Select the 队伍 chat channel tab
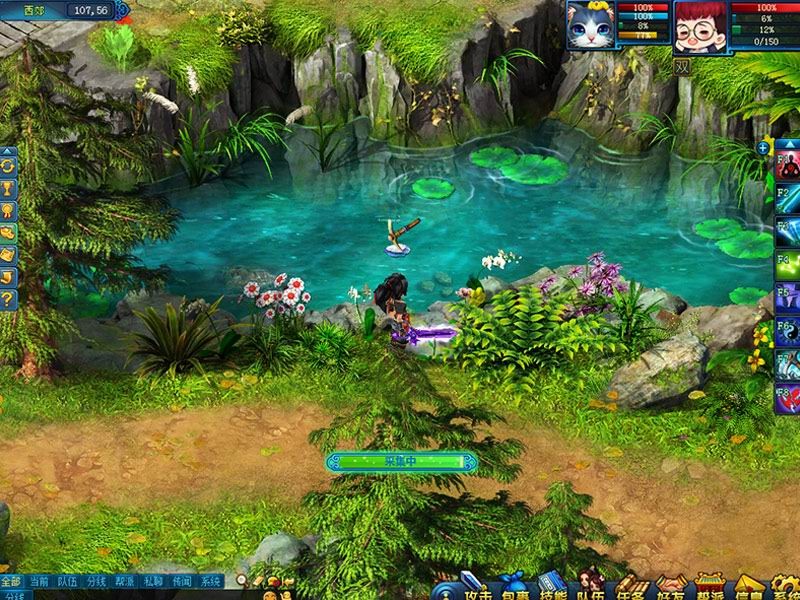This screenshot has width=800, height=600. pyautogui.click(x=68, y=581)
